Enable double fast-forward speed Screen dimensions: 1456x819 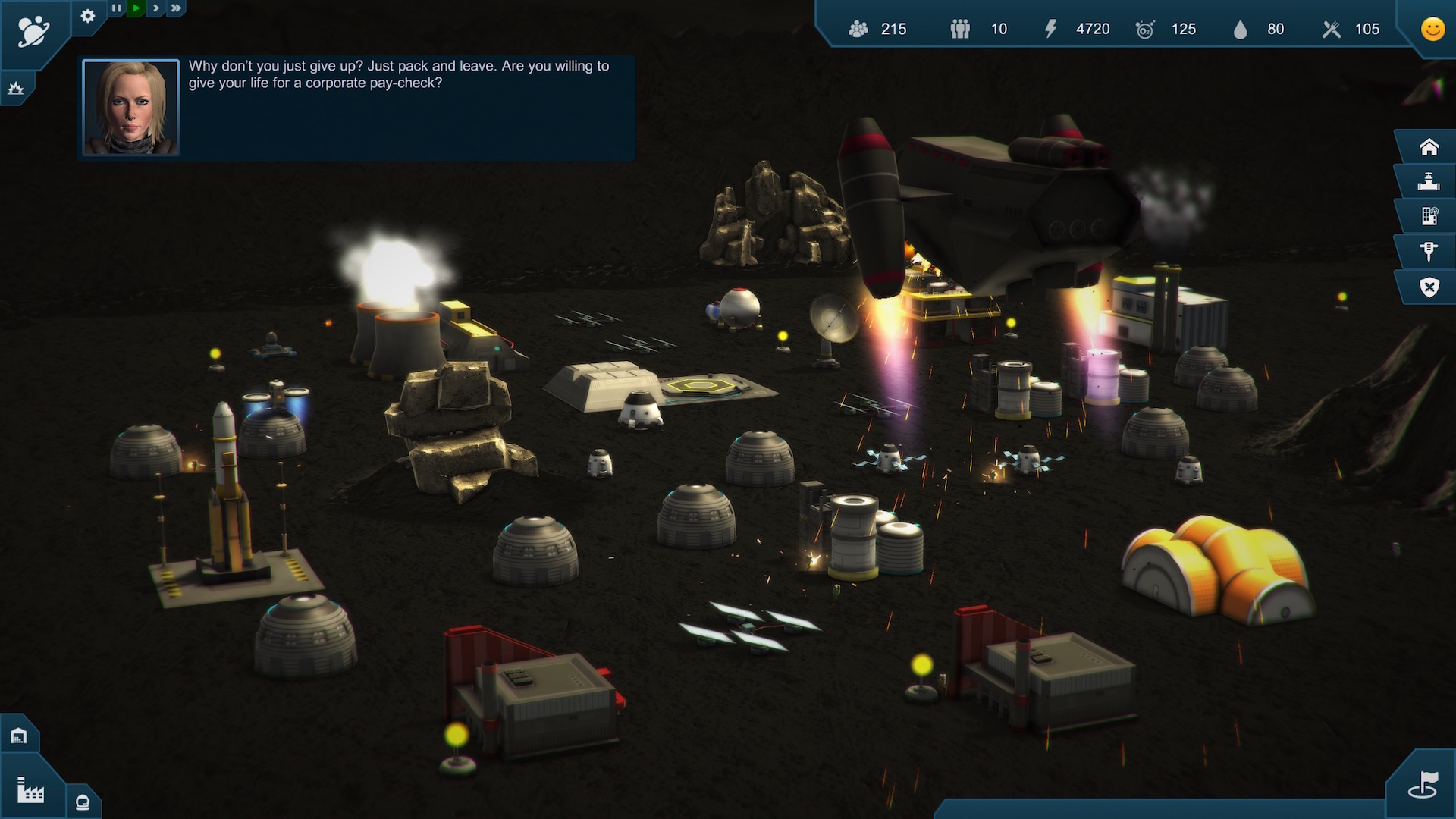[175, 8]
